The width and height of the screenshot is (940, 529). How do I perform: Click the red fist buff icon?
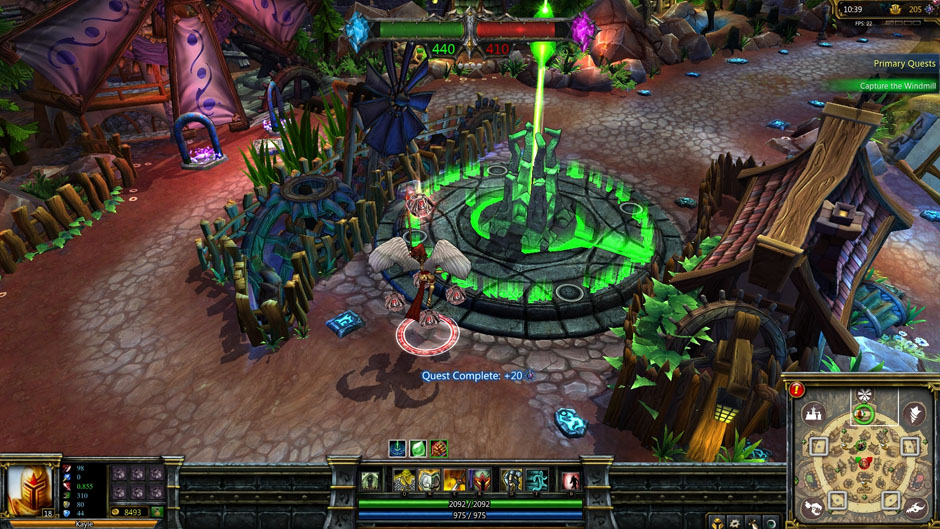(x=437, y=448)
